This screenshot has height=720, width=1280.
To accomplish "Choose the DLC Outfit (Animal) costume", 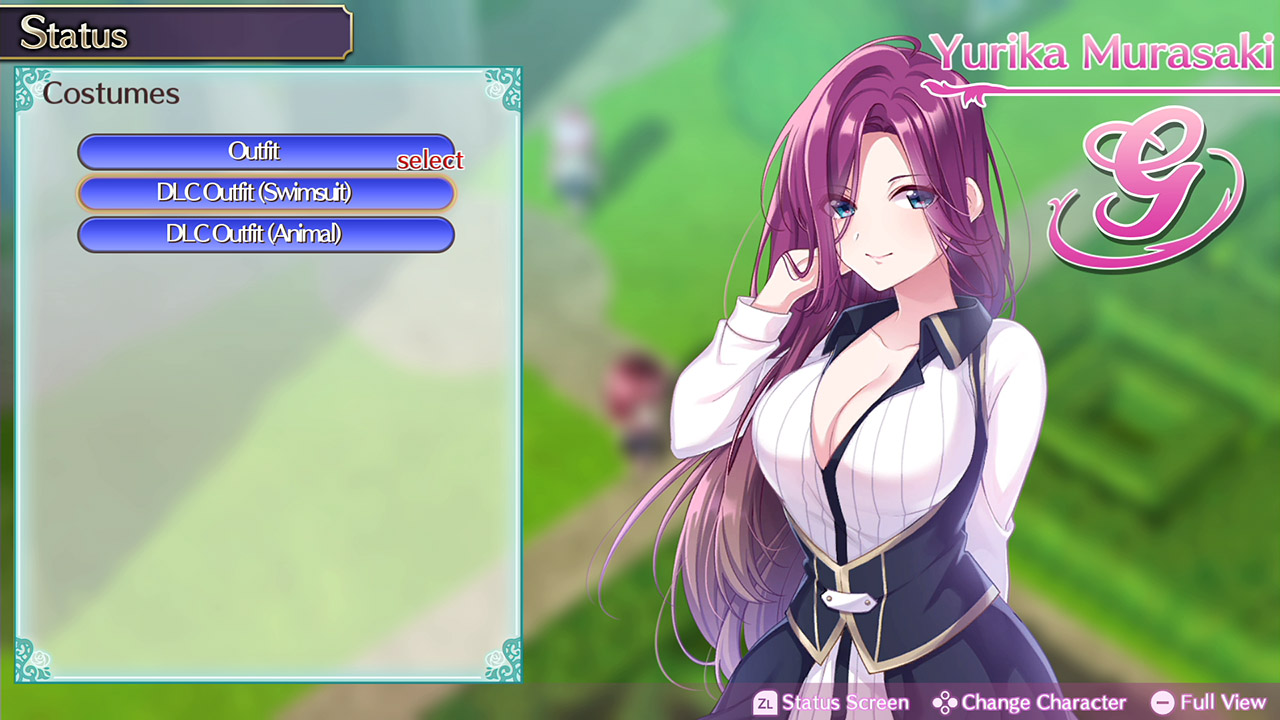I will [266, 234].
